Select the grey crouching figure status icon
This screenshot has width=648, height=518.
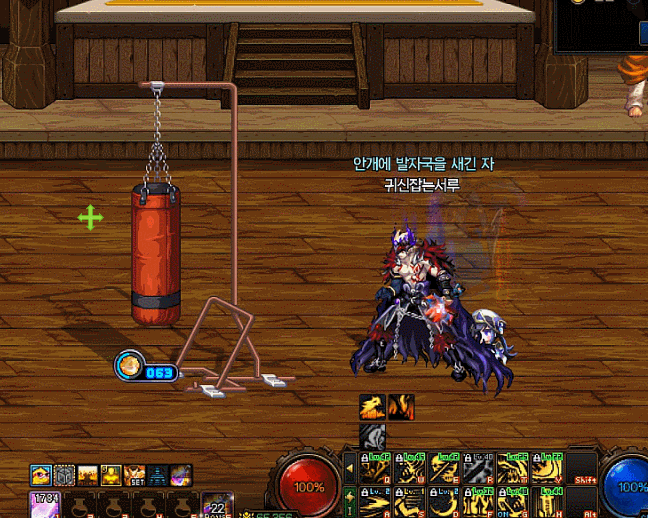click(373, 436)
